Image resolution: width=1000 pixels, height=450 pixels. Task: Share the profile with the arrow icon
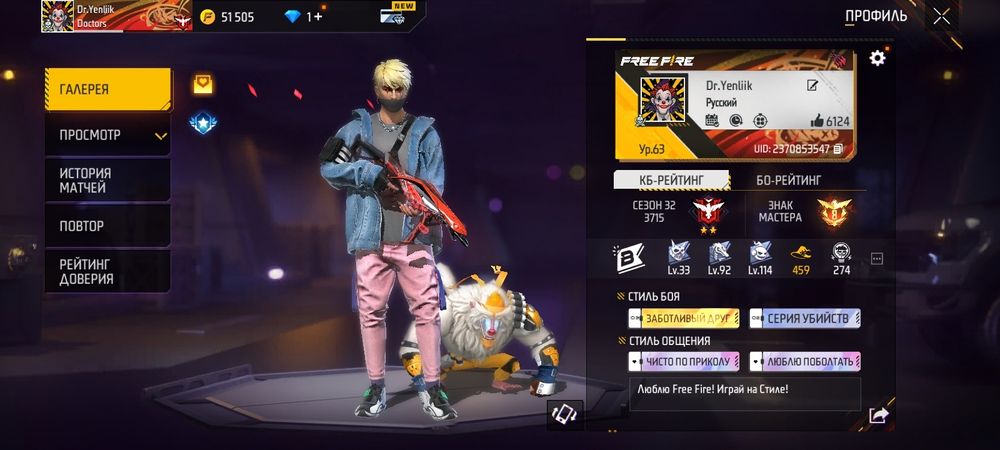tap(878, 416)
